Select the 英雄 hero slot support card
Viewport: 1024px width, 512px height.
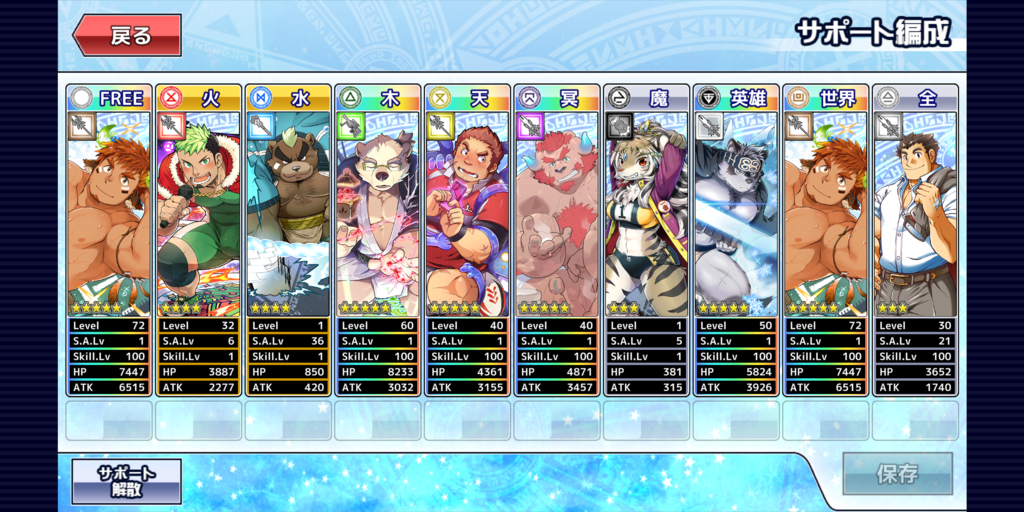coord(736,215)
